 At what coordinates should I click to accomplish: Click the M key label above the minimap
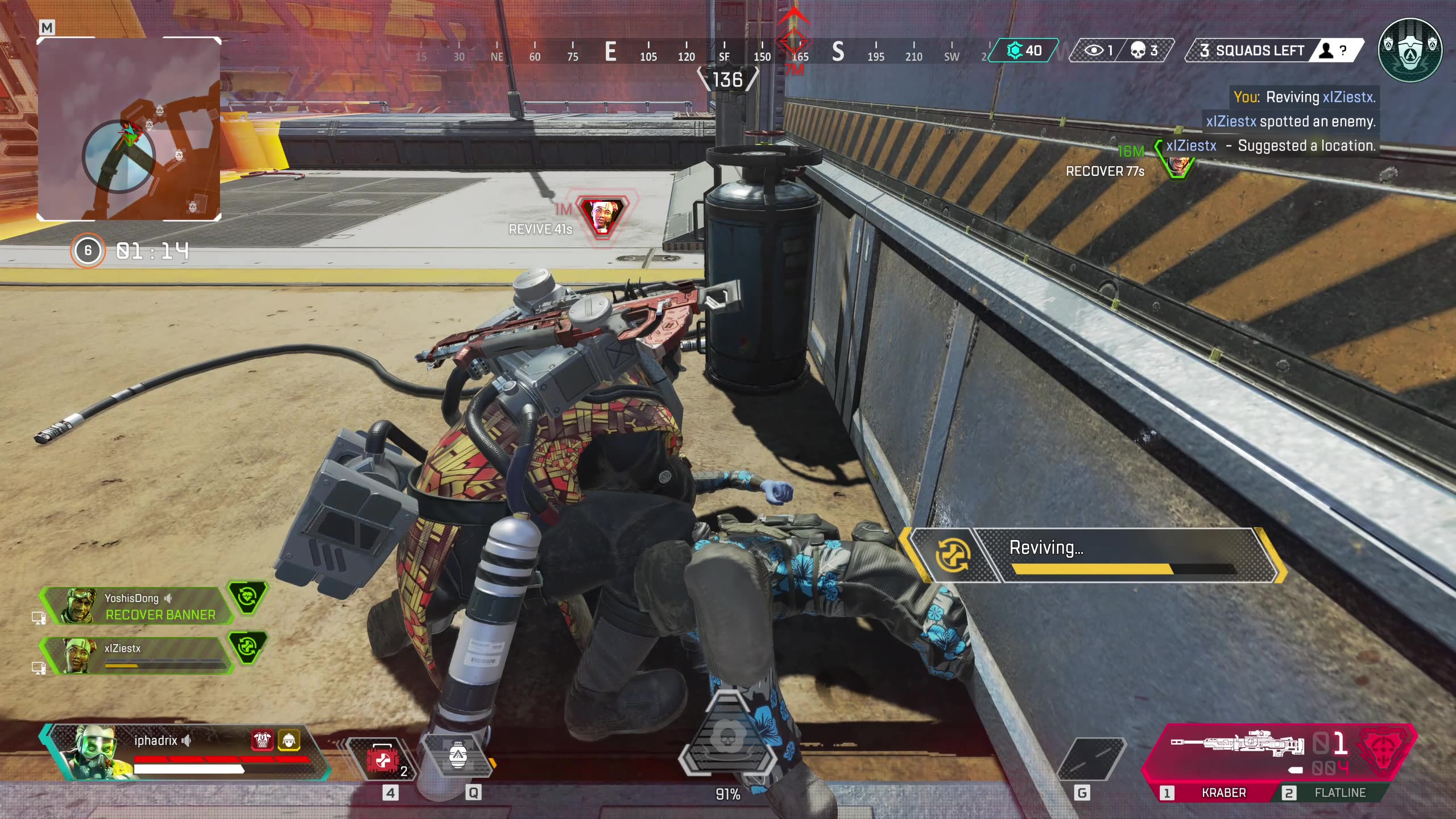48,26
